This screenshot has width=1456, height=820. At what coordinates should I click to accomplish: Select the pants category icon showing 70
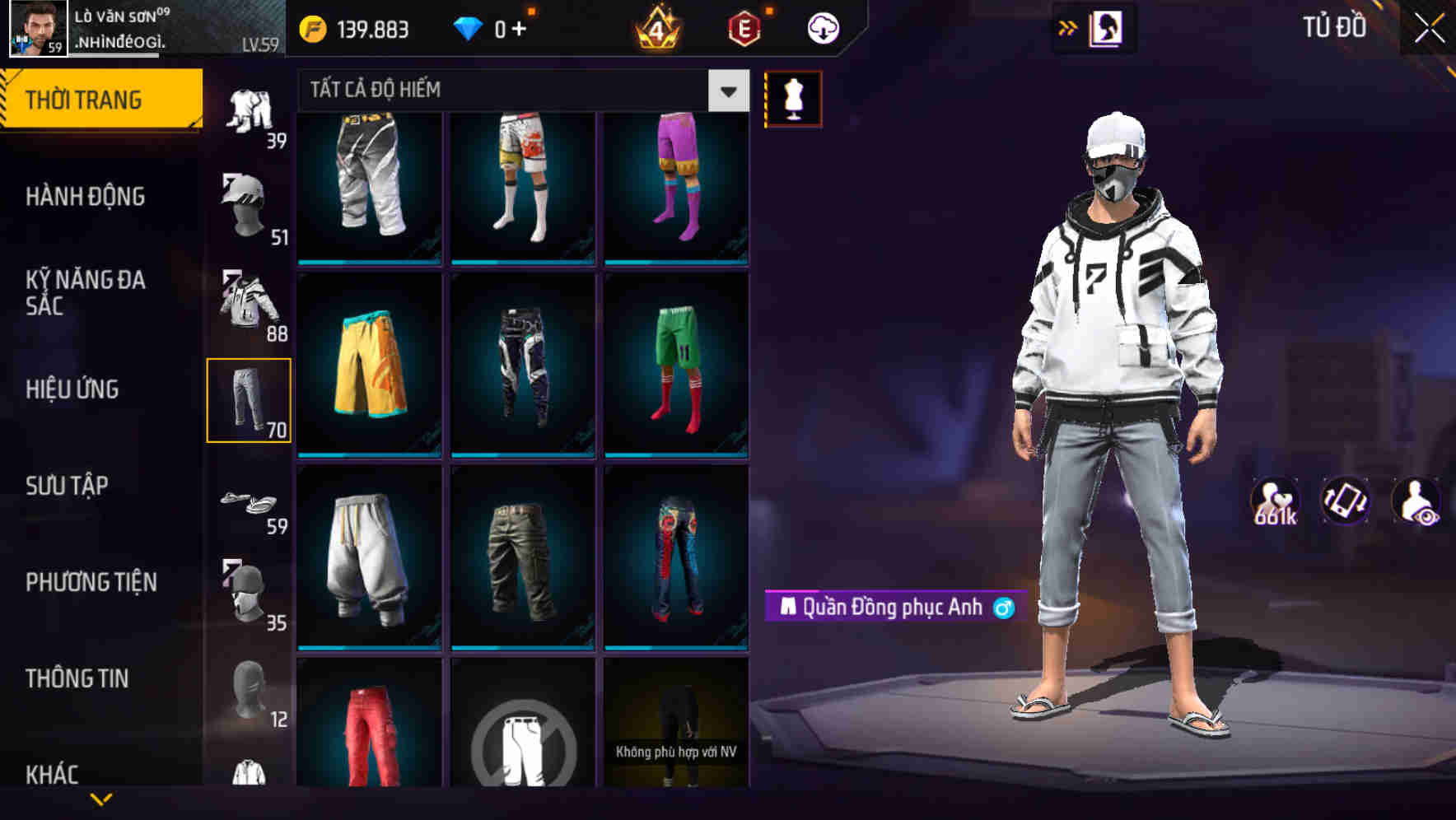(x=250, y=399)
